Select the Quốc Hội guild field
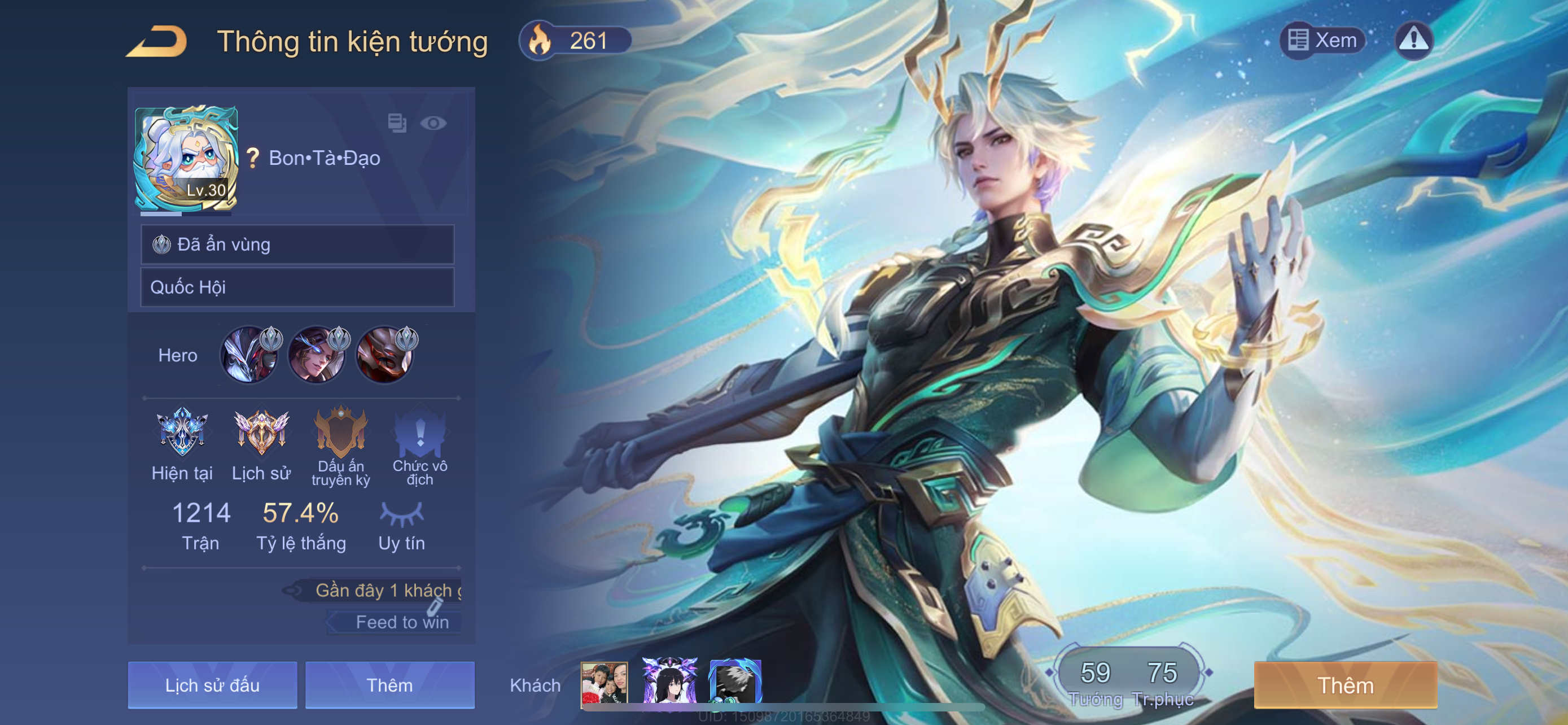Screen dimensions: 1568x725 [297, 287]
